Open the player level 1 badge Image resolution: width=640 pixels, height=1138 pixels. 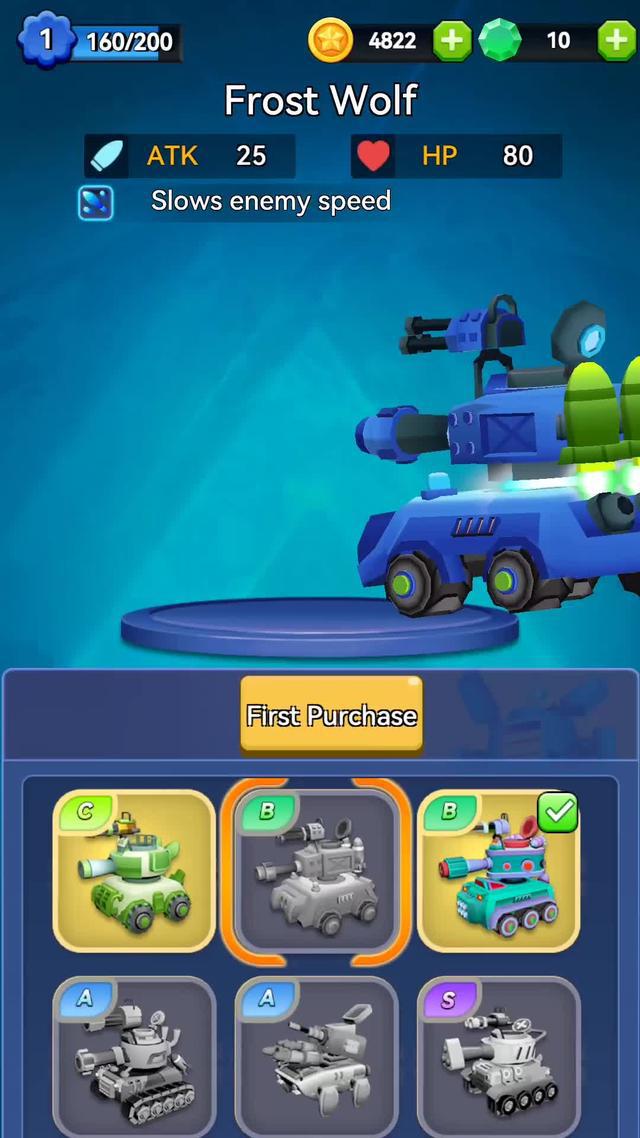pyautogui.click(x=44, y=41)
